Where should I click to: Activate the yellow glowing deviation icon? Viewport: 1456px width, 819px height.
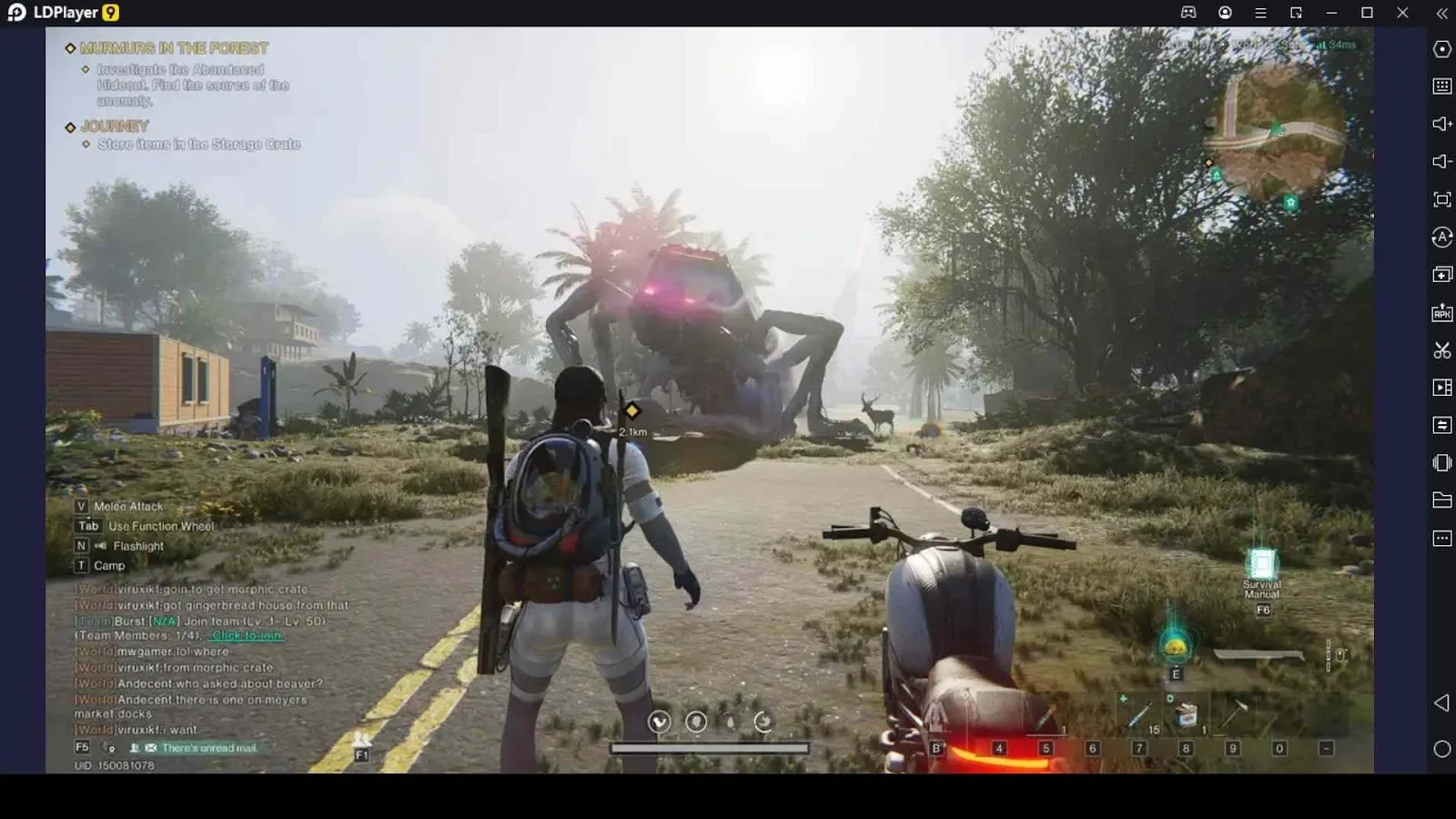pyautogui.click(x=1176, y=647)
